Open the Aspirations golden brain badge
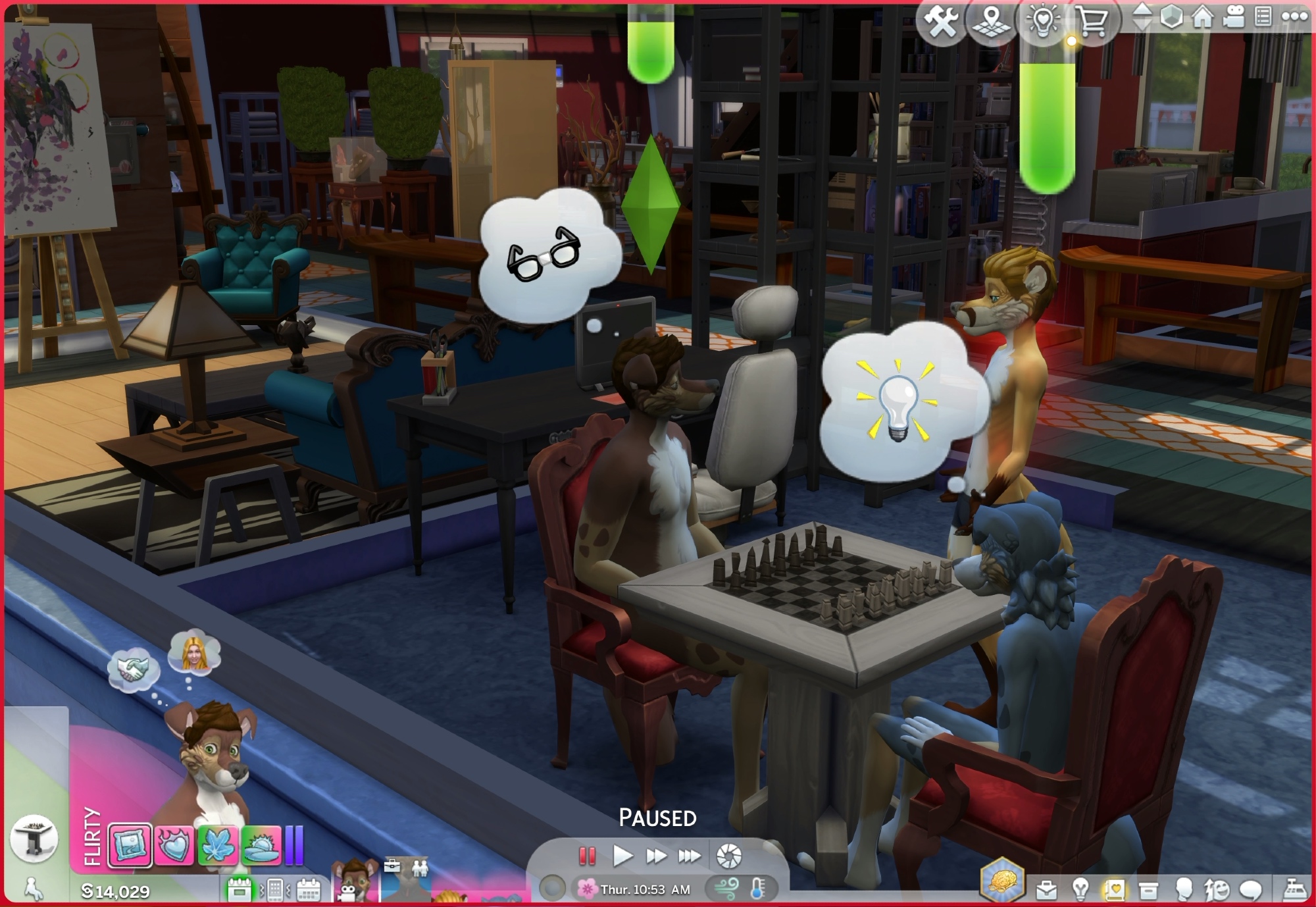 [x=1001, y=879]
